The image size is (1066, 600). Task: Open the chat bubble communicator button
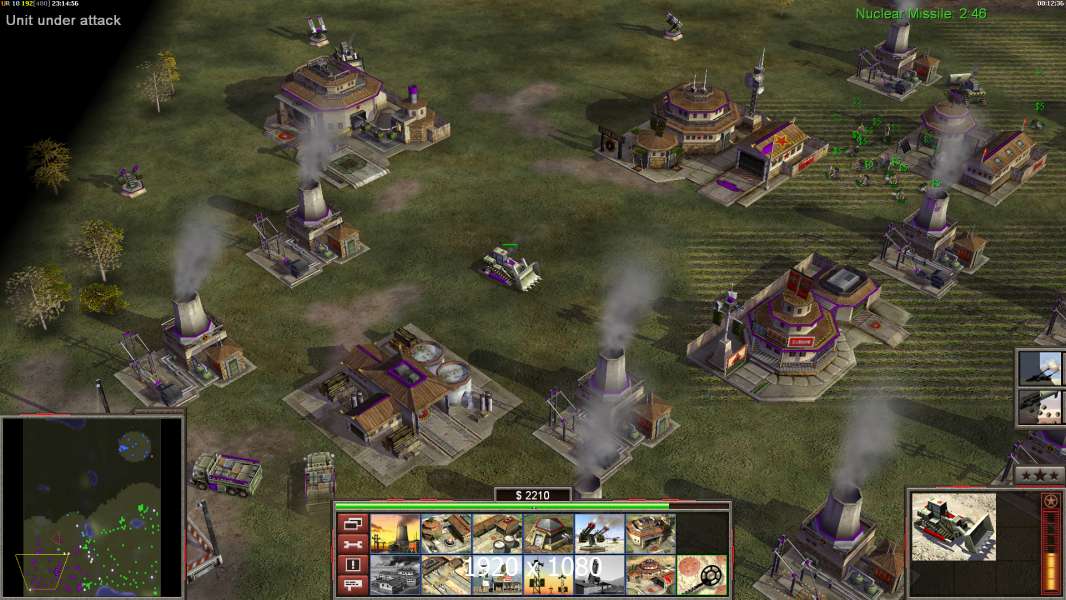pyautogui.click(x=351, y=586)
